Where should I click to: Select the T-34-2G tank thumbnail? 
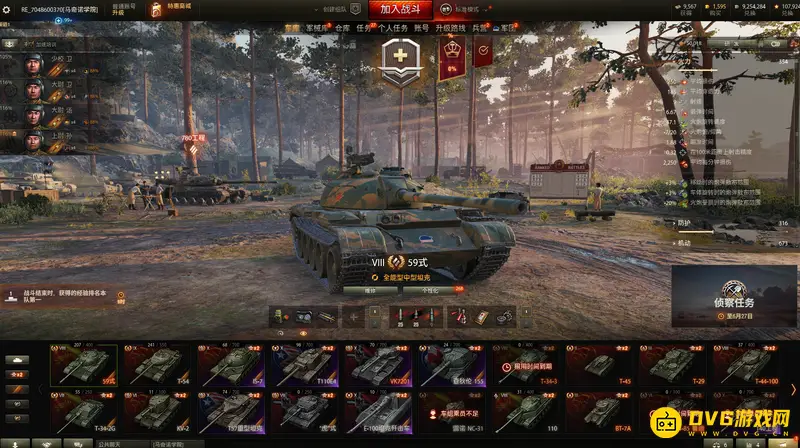[81, 409]
